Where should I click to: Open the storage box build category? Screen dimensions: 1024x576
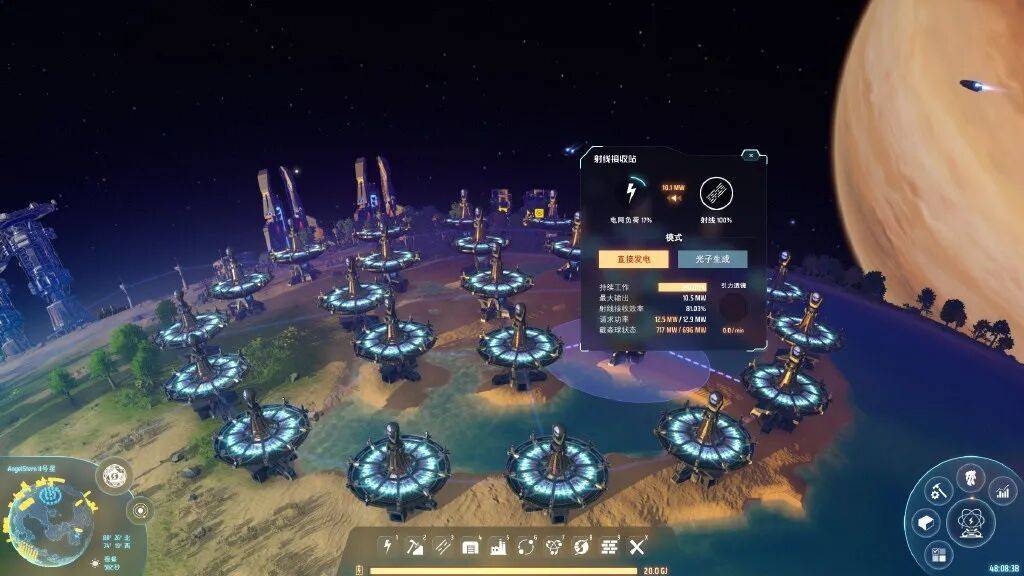(x=471, y=546)
